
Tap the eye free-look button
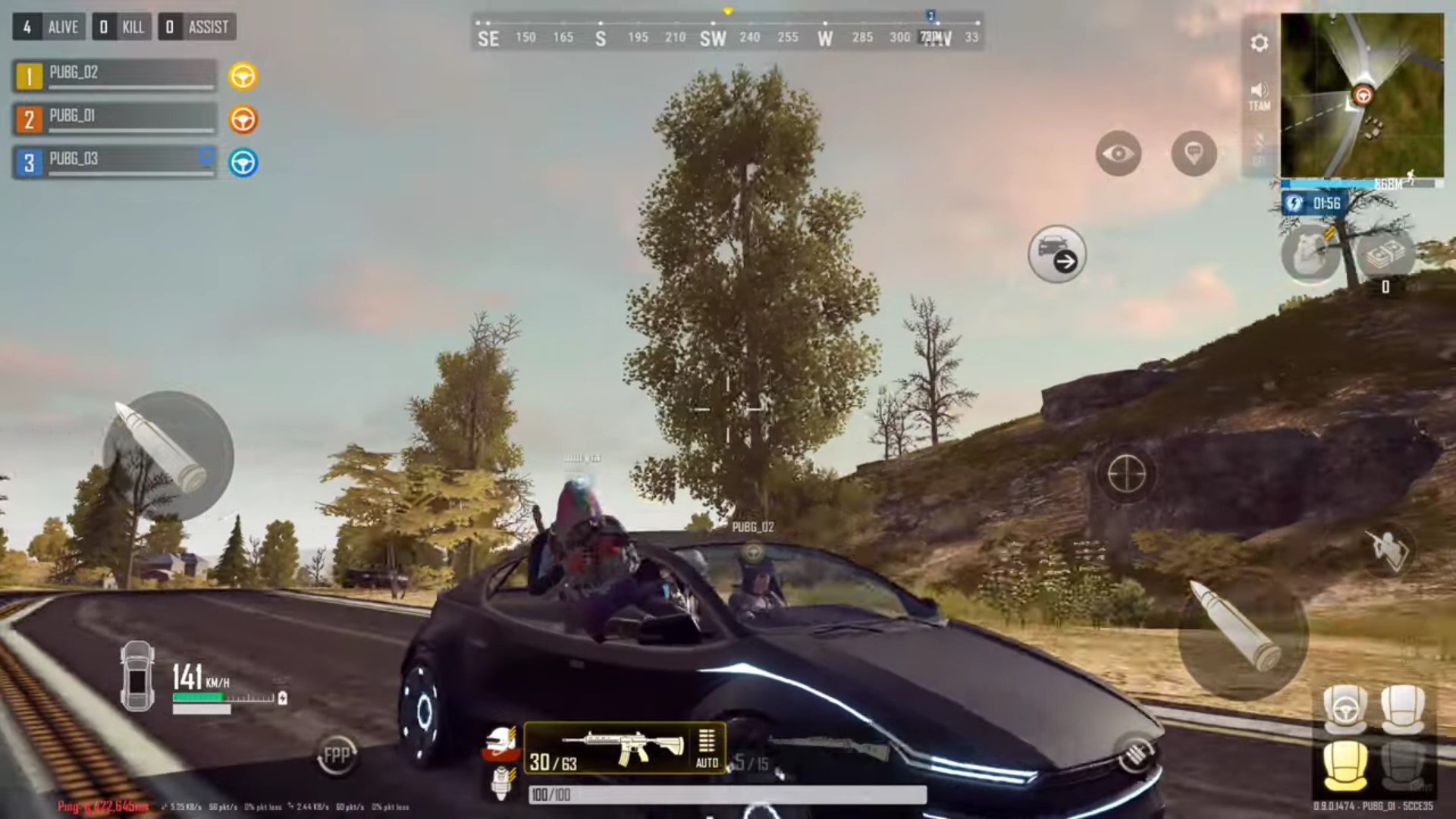tap(1118, 154)
